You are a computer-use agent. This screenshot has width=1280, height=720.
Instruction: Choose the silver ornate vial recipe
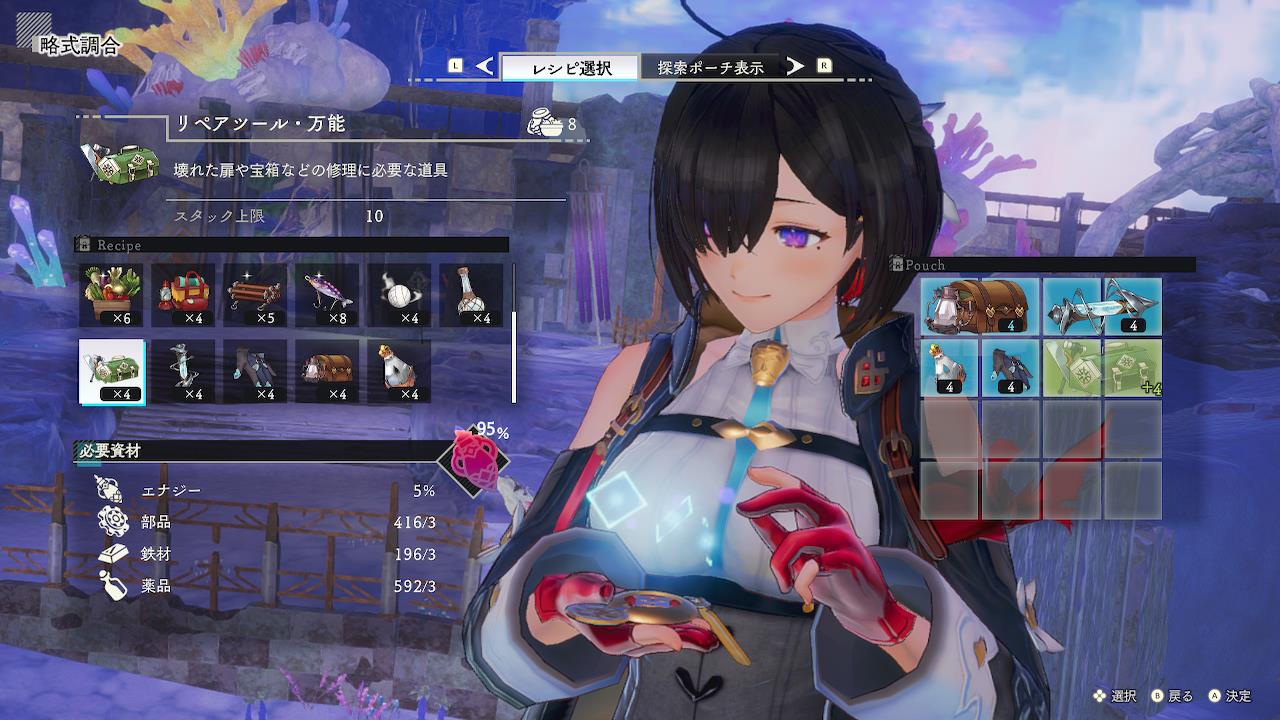pyautogui.click(x=184, y=371)
